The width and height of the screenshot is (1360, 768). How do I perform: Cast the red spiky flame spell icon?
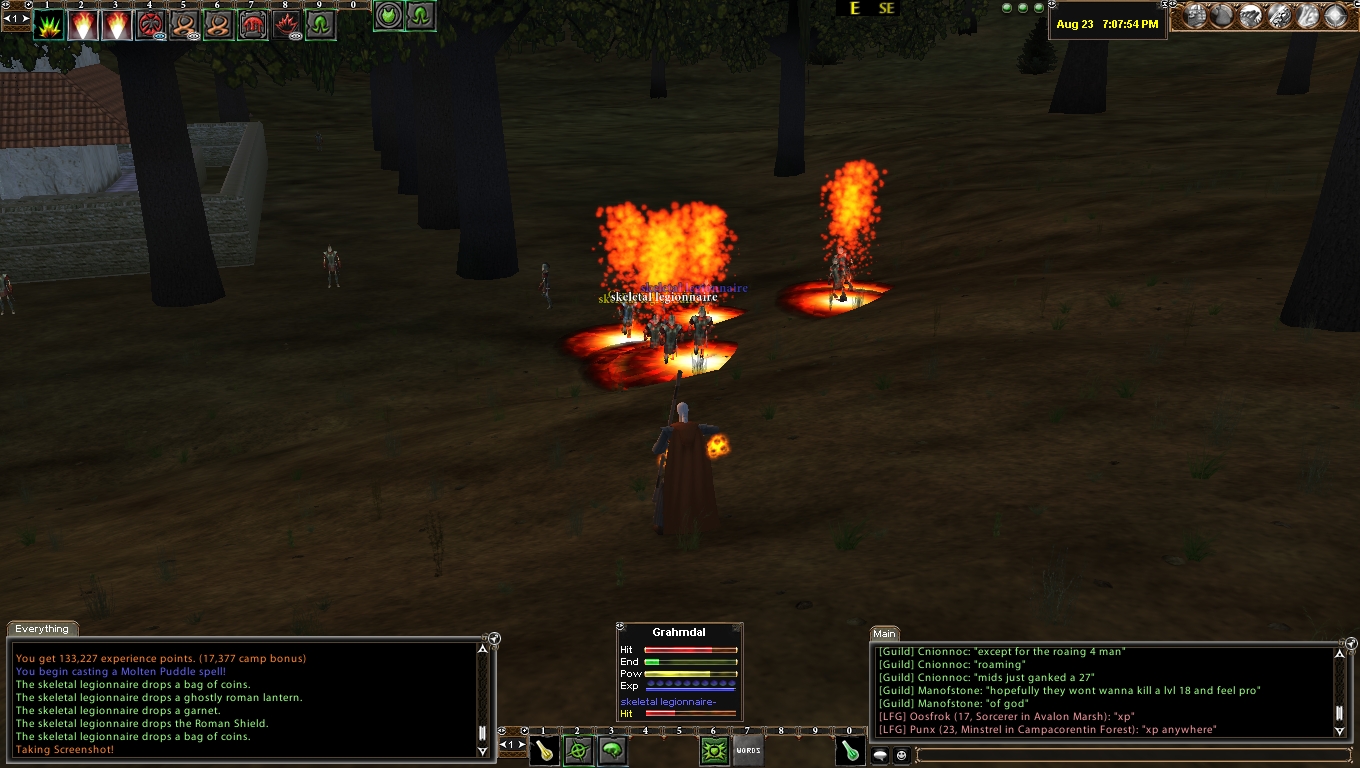point(286,24)
